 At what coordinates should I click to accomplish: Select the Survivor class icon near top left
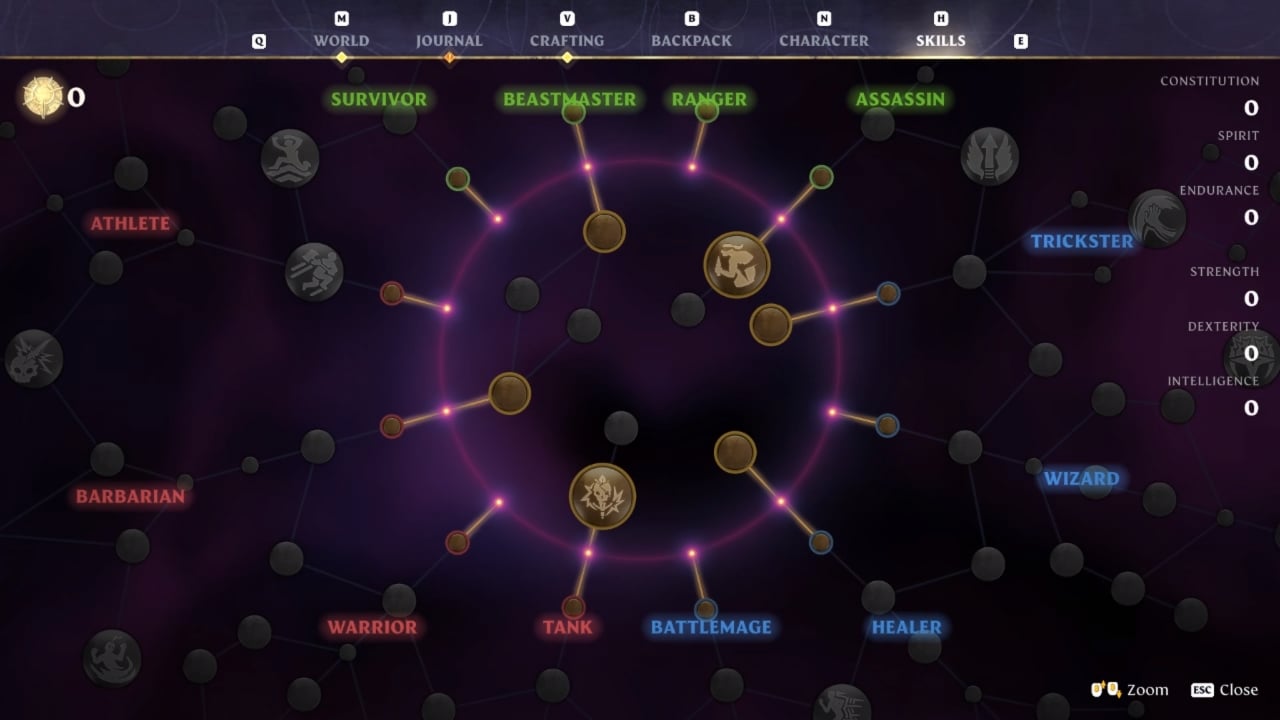point(290,157)
